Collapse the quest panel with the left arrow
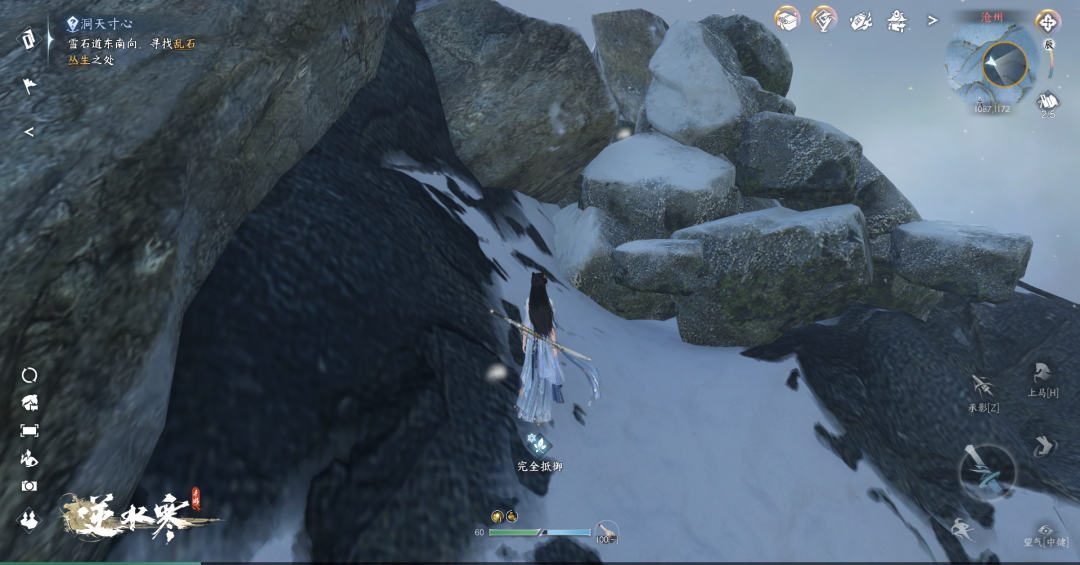This screenshot has width=1080, height=565. click(29, 131)
